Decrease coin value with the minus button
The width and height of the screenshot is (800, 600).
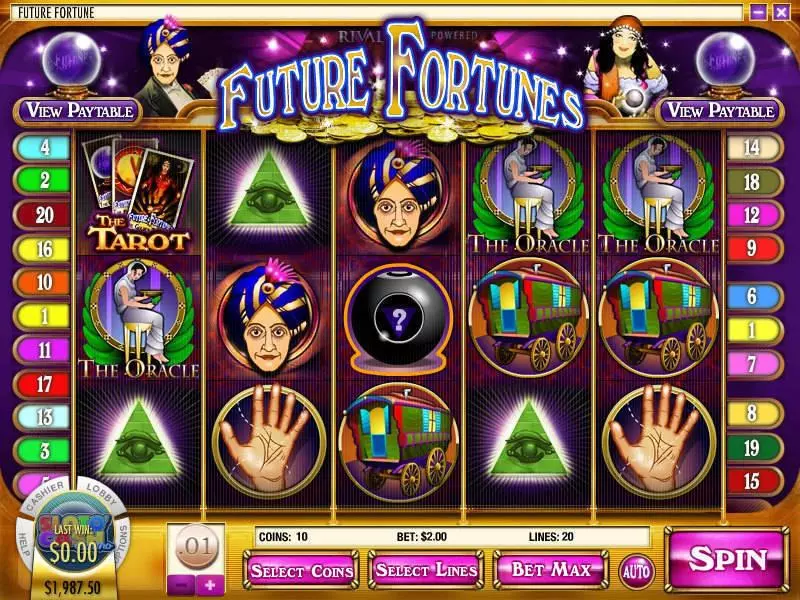click(x=178, y=585)
